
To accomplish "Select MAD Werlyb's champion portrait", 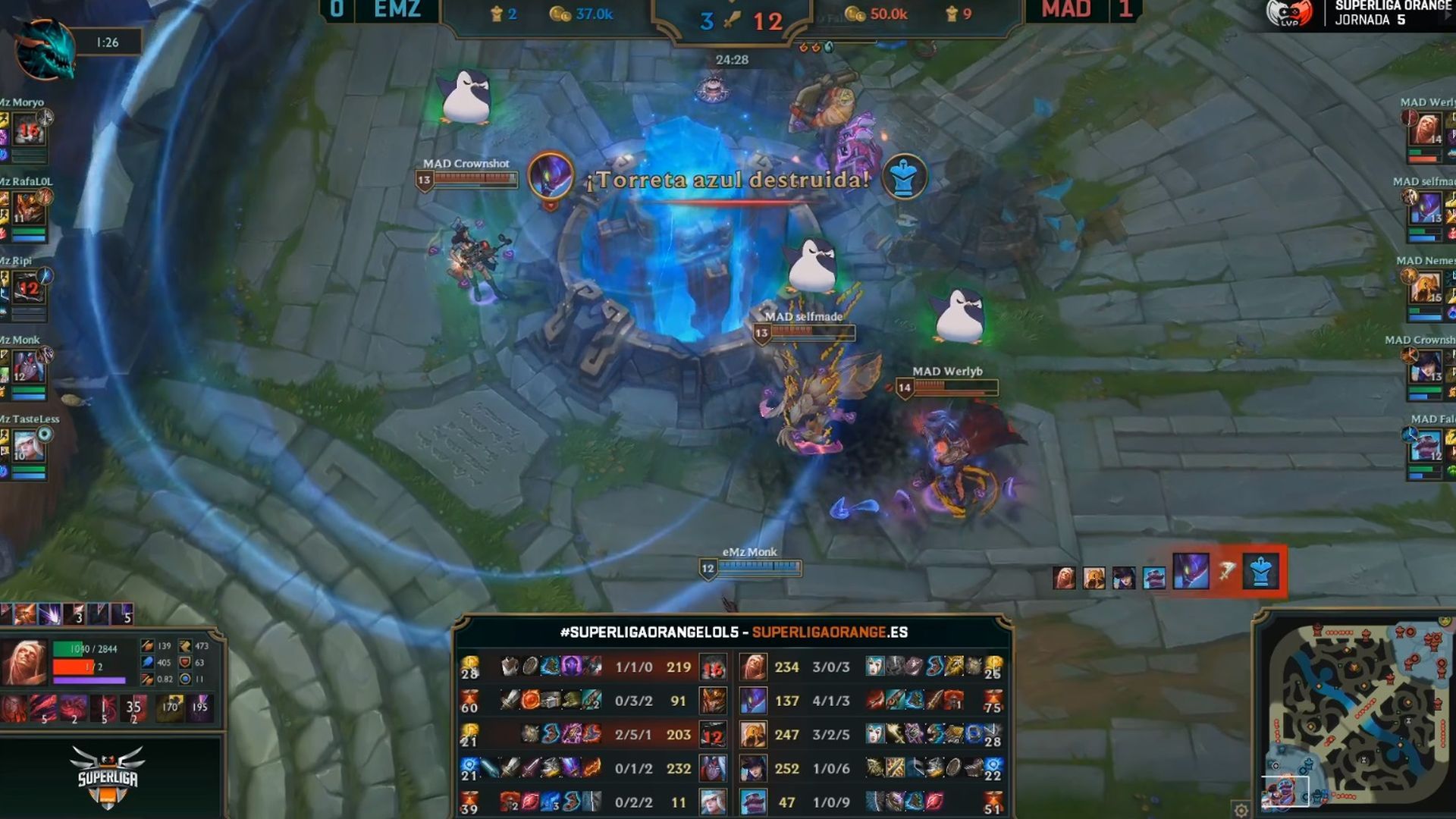I will (x=1426, y=129).
